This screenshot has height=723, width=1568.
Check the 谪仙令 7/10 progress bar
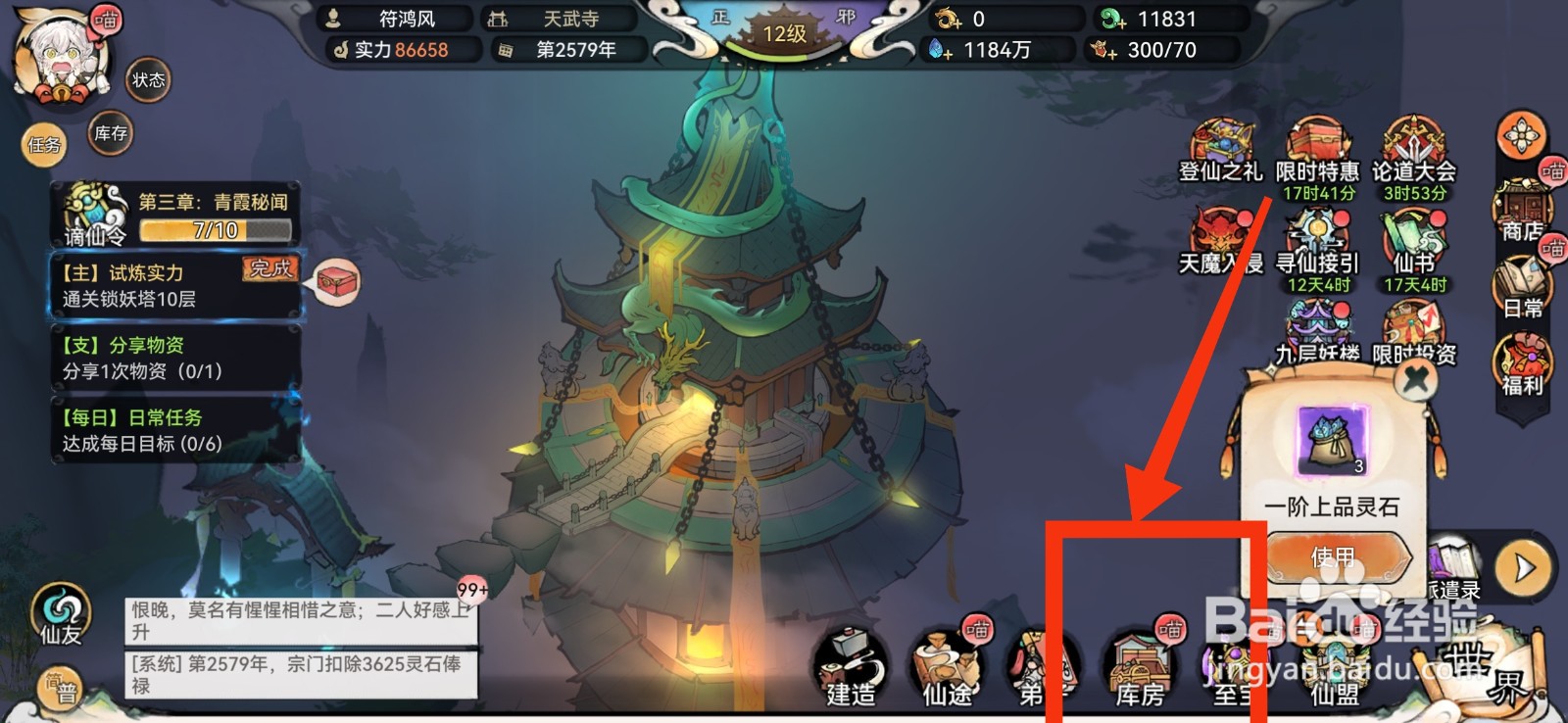pos(214,231)
